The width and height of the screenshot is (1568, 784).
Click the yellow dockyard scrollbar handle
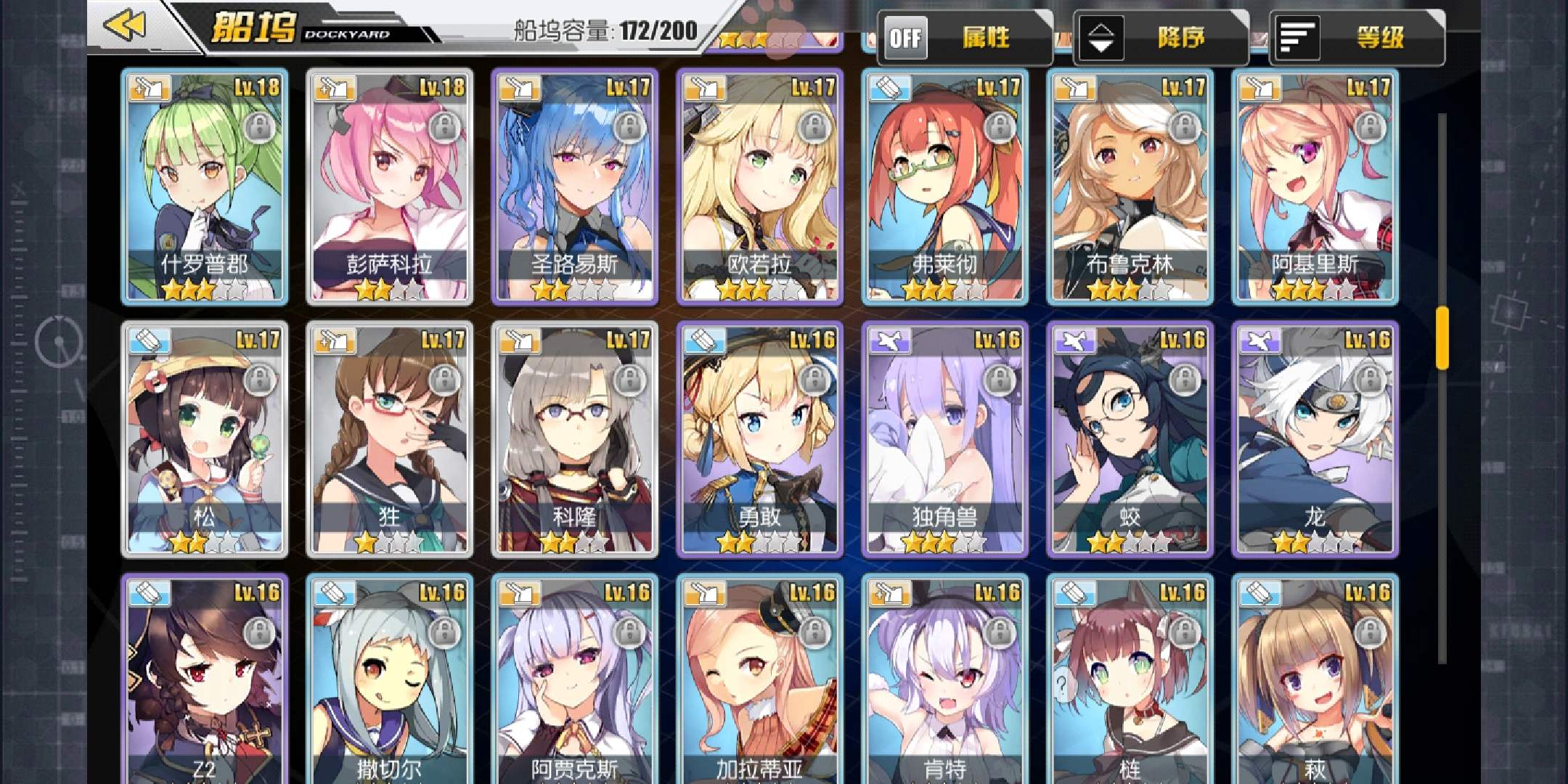[1442, 338]
